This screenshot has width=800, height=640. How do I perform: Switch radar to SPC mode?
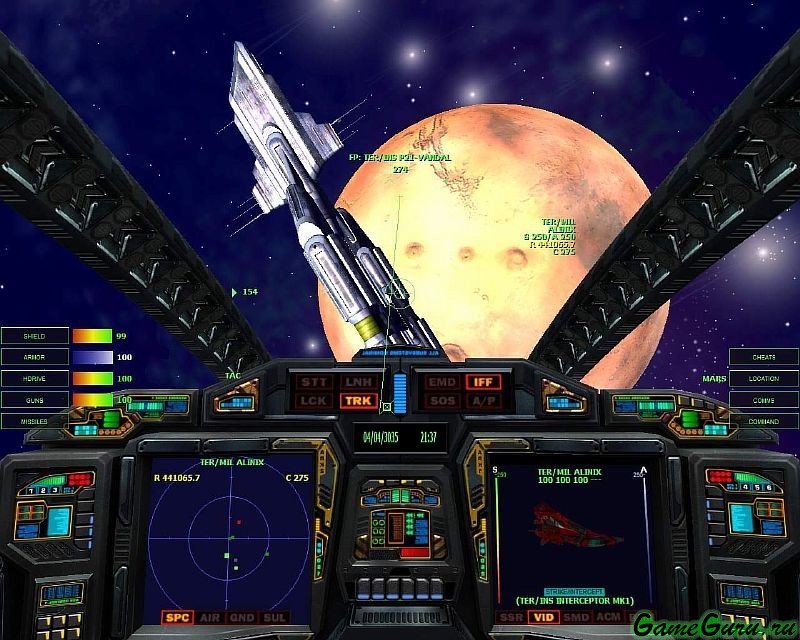[x=177, y=618]
